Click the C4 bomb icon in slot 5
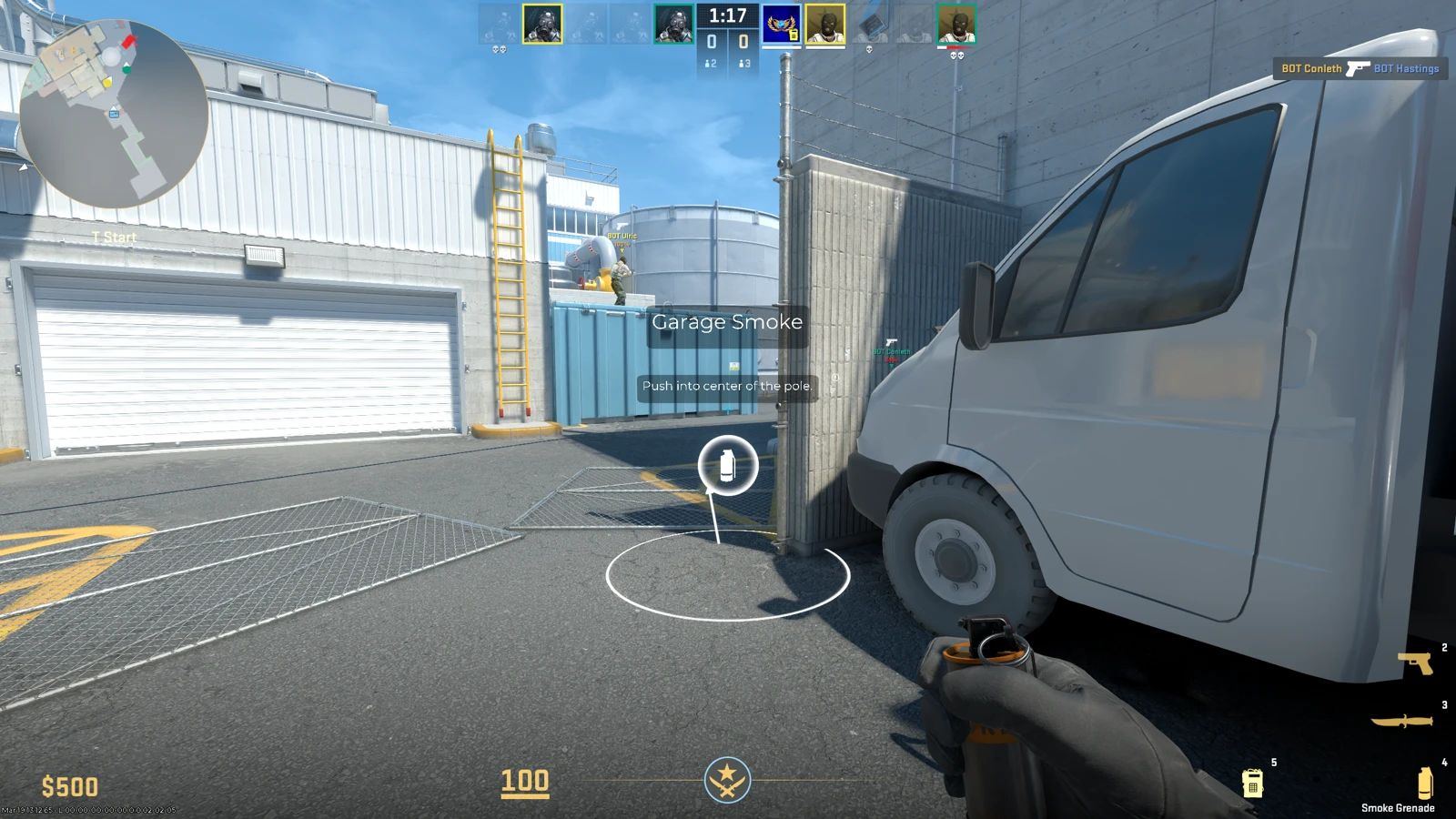Viewport: 1456px width, 819px height. 1254,784
